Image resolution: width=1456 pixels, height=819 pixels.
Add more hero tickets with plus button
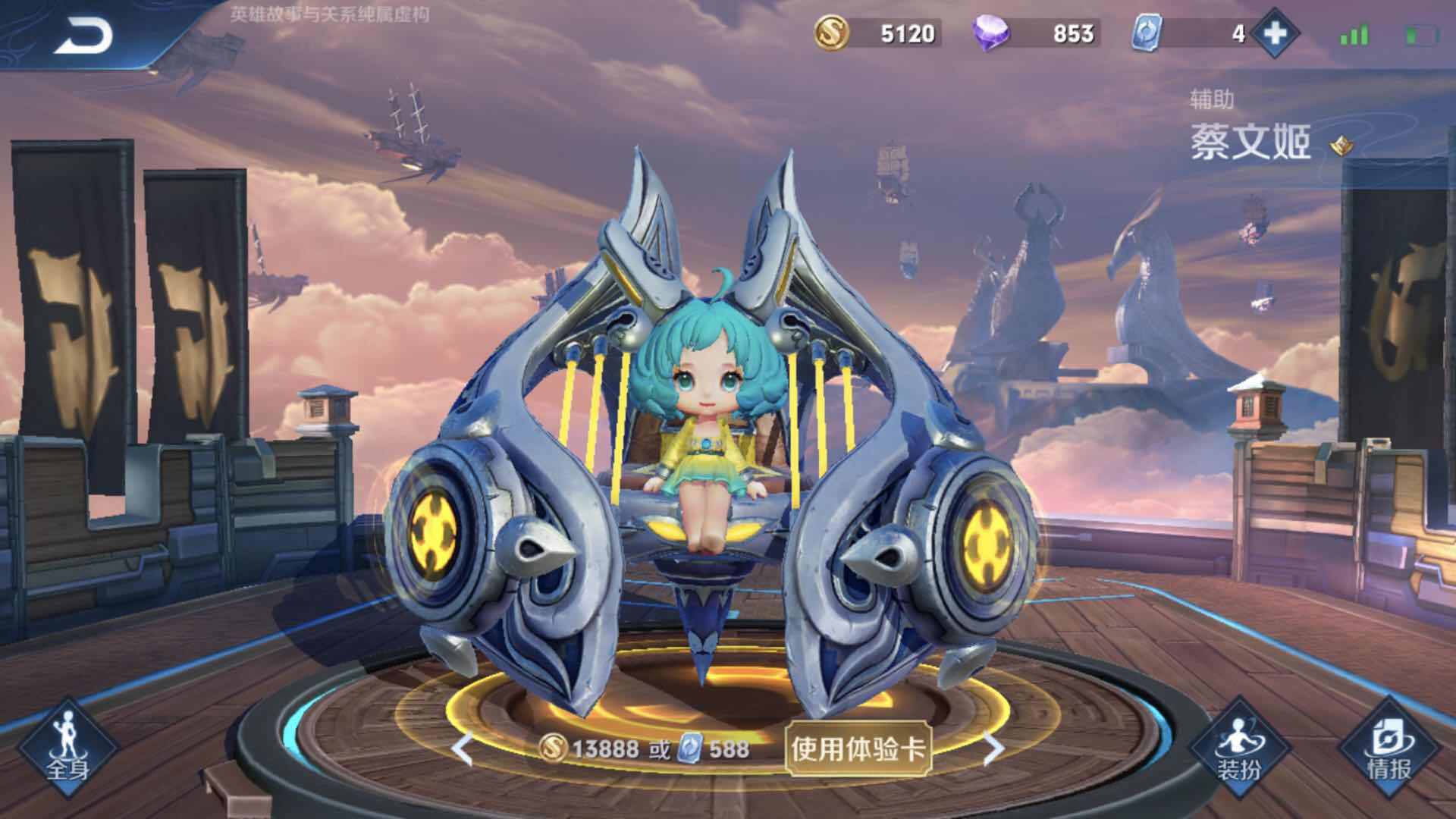coord(1275,33)
